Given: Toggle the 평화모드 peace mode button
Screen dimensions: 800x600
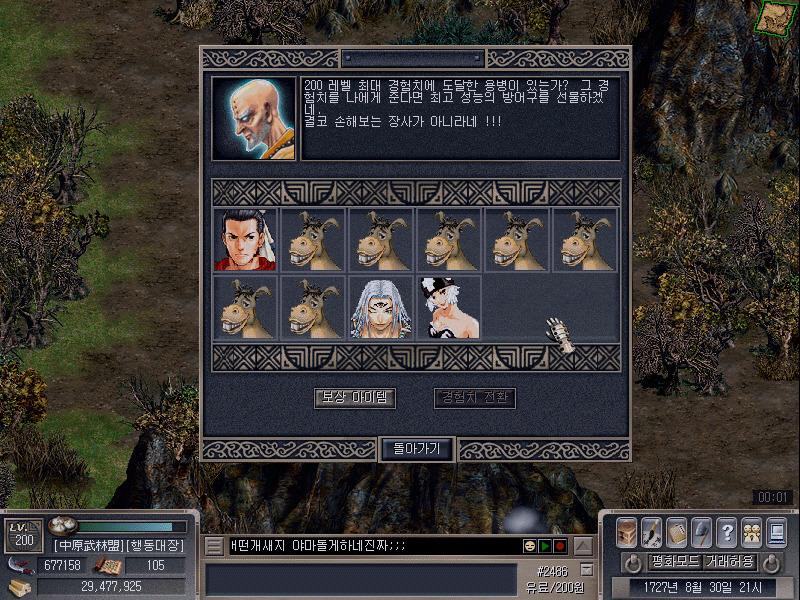Looking at the screenshot, I should [675, 562].
